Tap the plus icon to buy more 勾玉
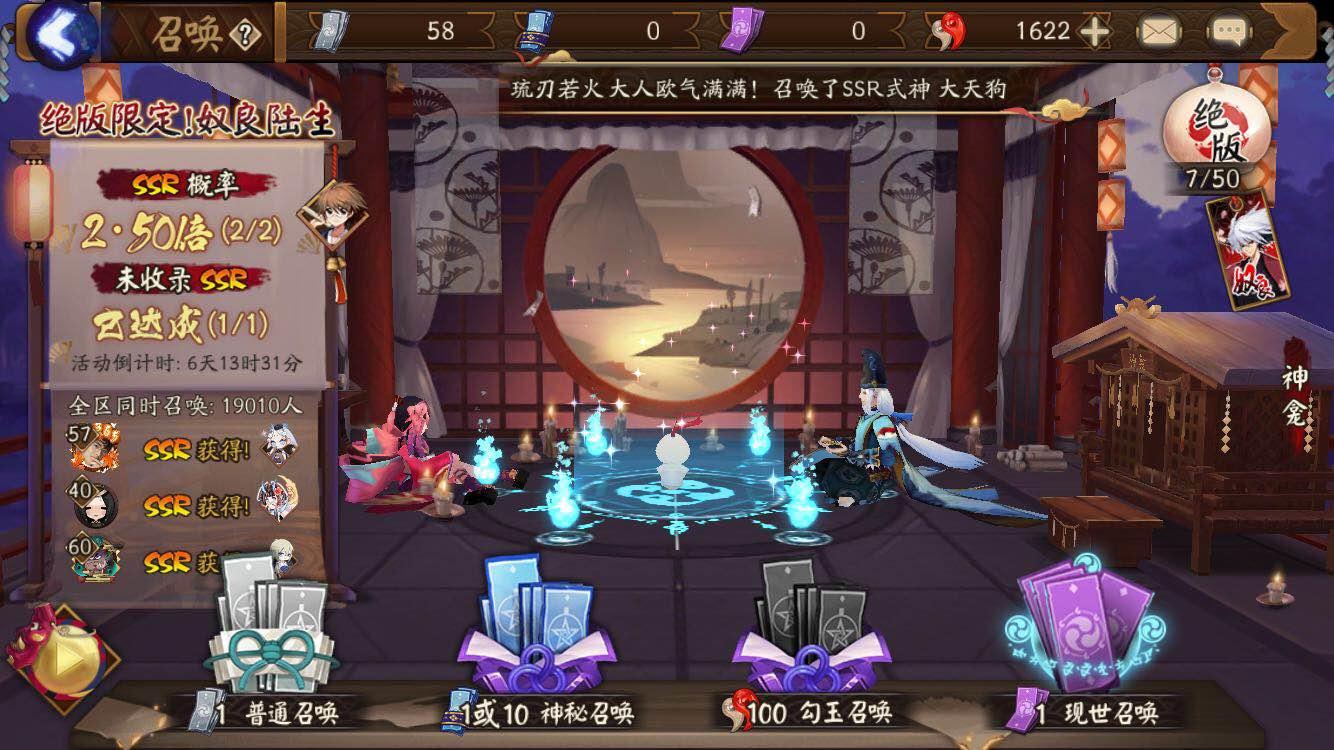The image size is (1334, 750). point(1094,31)
